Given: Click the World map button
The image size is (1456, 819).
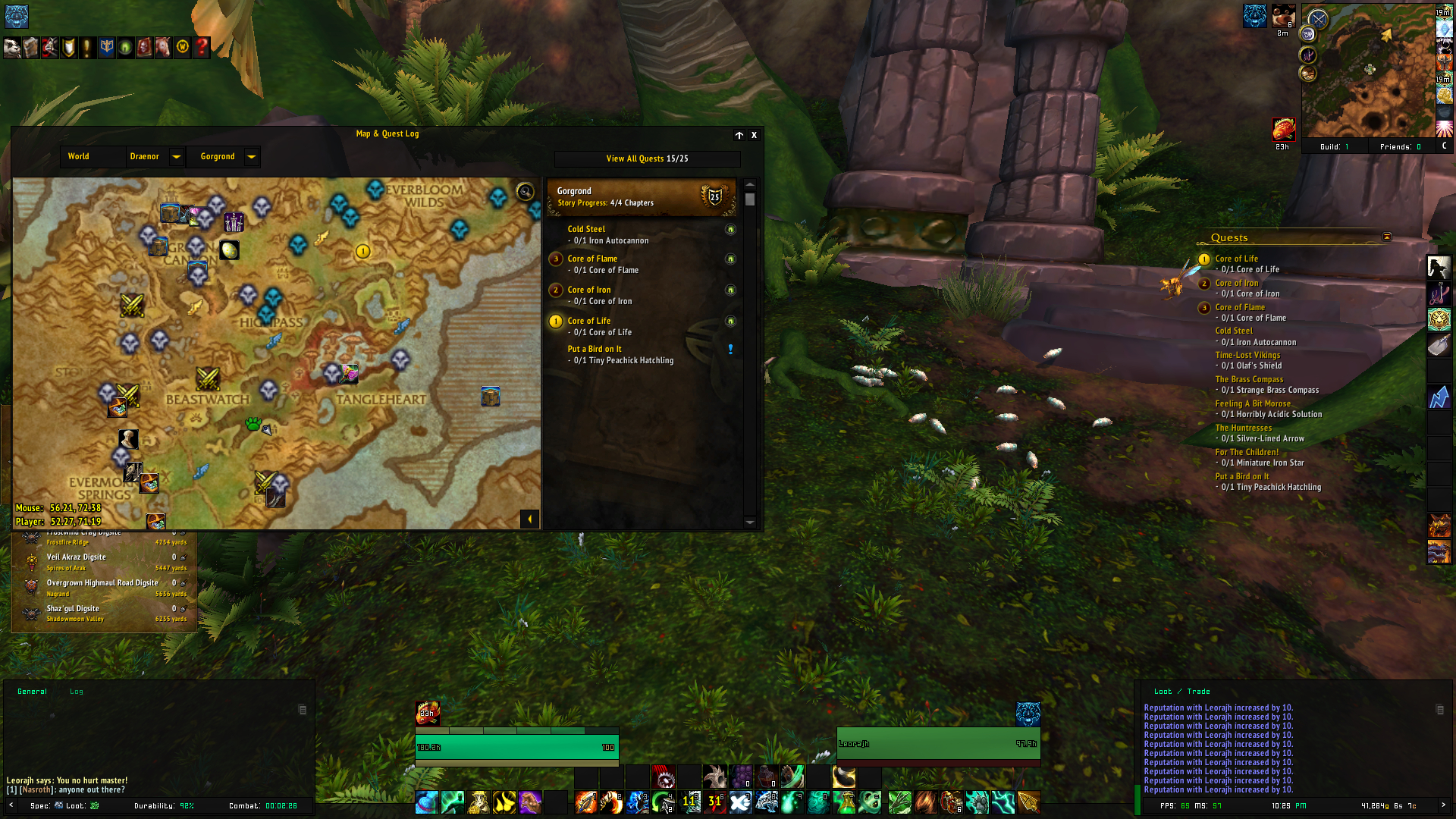Looking at the screenshot, I should (x=79, y=157).
